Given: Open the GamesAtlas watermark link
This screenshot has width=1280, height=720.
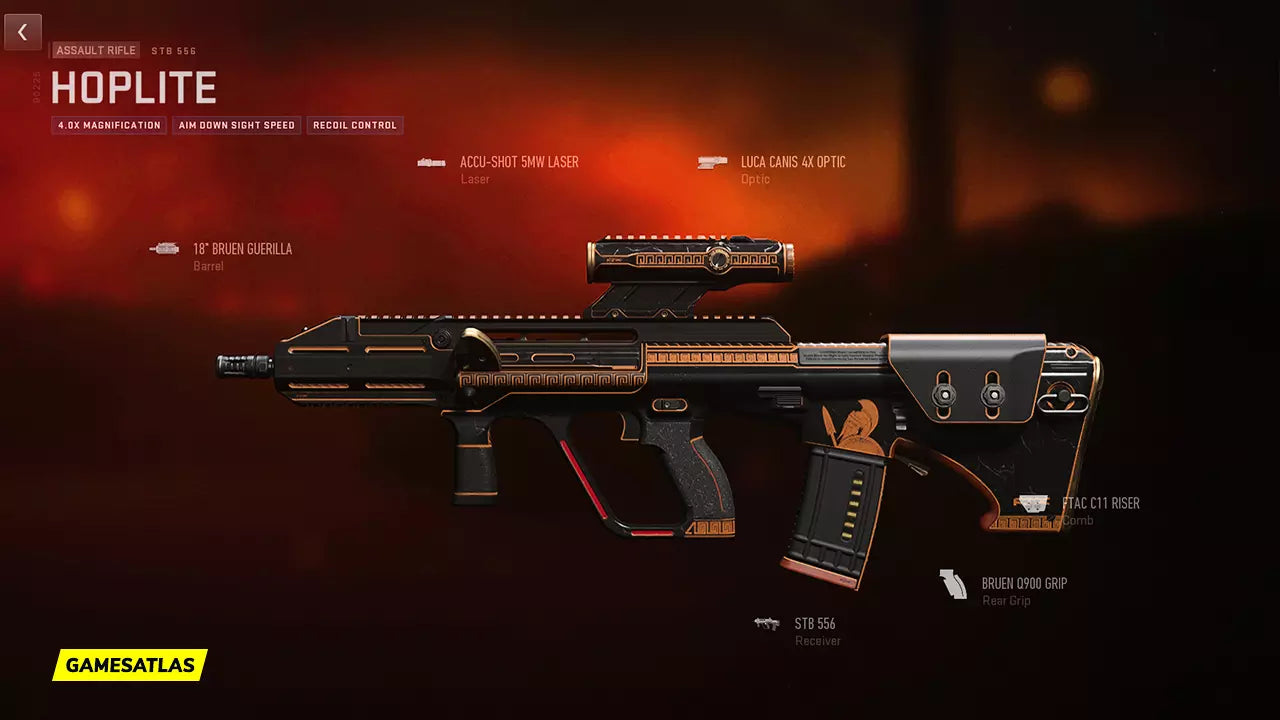Looking at the screenshot, I should 130,665.
